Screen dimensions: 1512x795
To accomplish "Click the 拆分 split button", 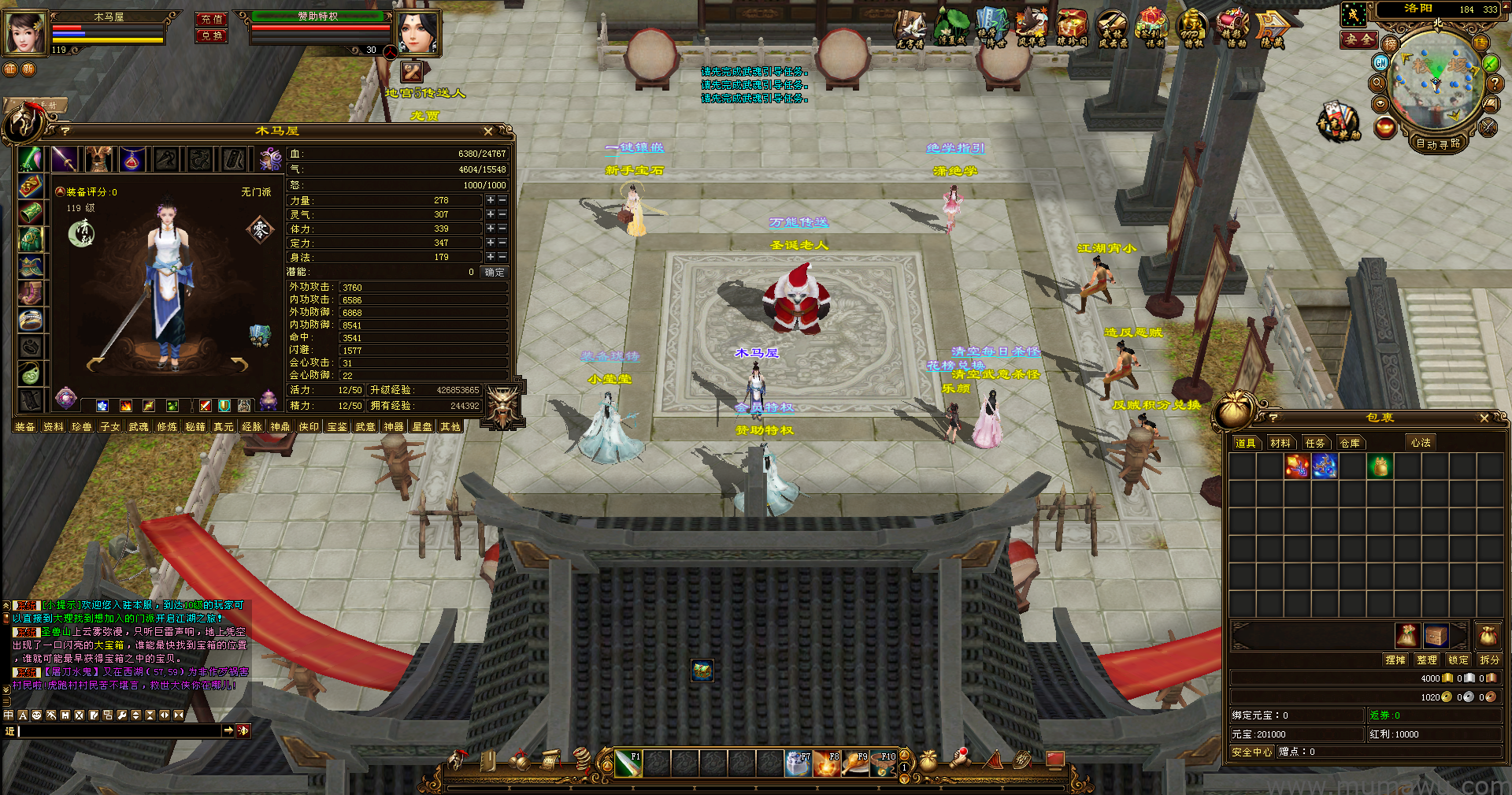I will pyautogui.click(x=1489, y=660).
